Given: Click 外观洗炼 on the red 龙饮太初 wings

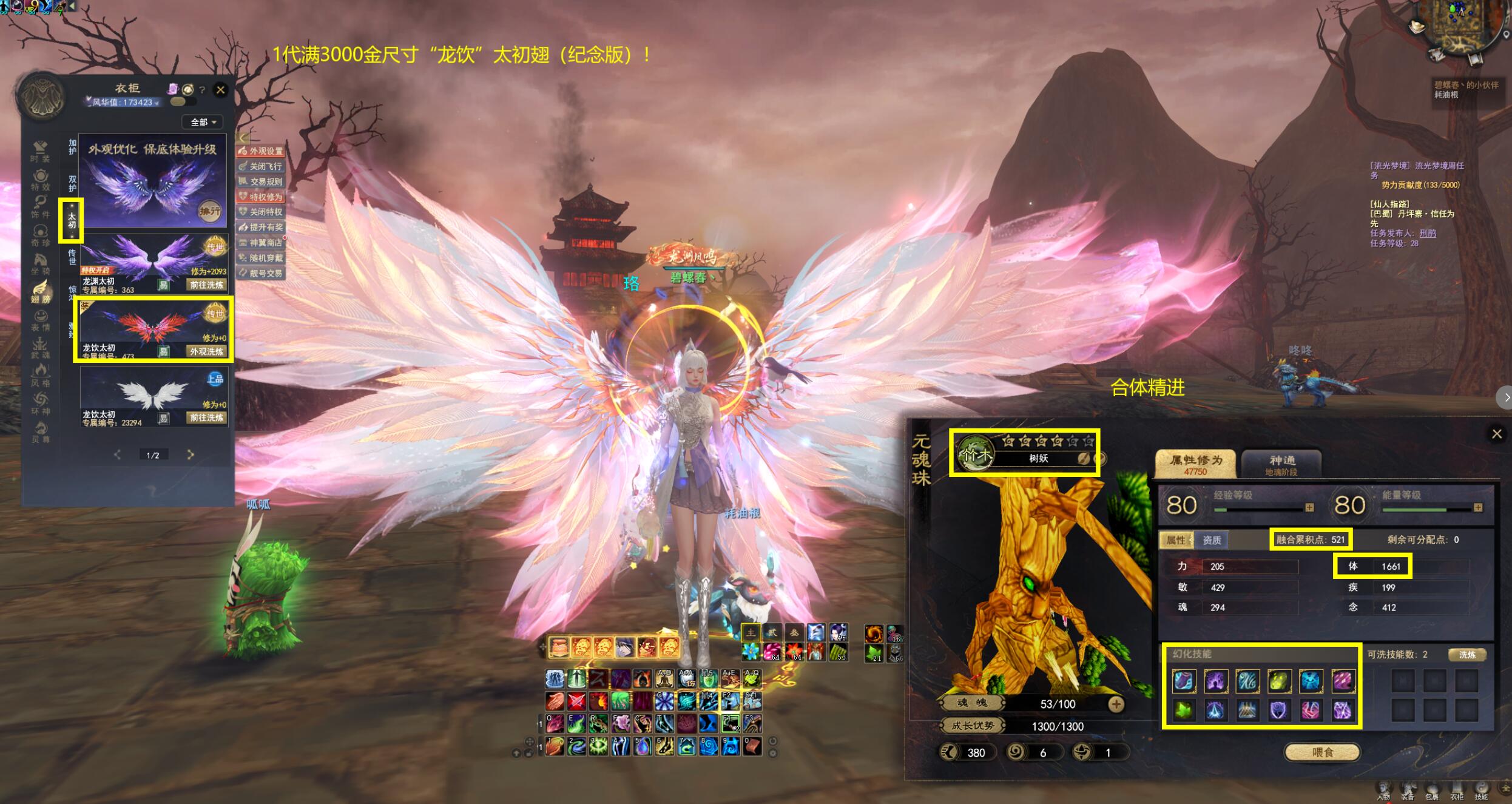Looking at the screenshot, I should pyautogui.click(x=206, y=351).
